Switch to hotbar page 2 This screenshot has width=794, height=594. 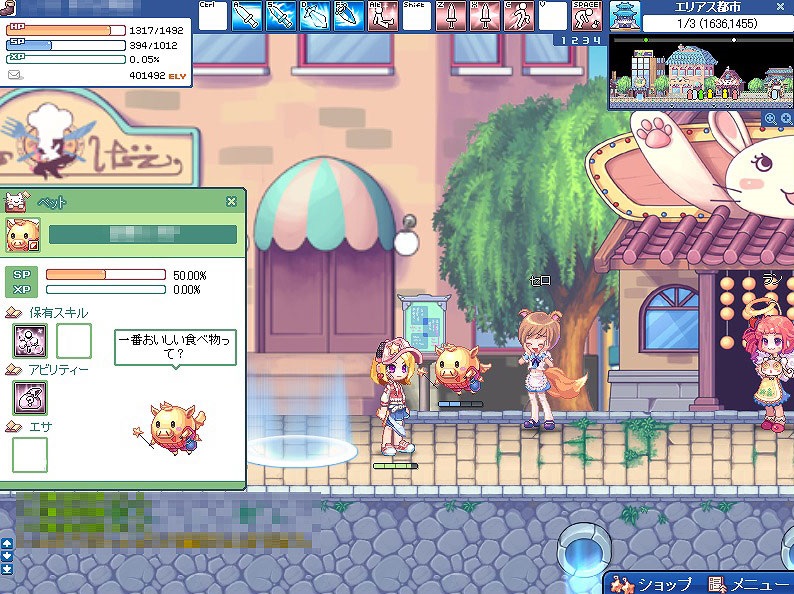pyautogui.click(x=574, y=39)
